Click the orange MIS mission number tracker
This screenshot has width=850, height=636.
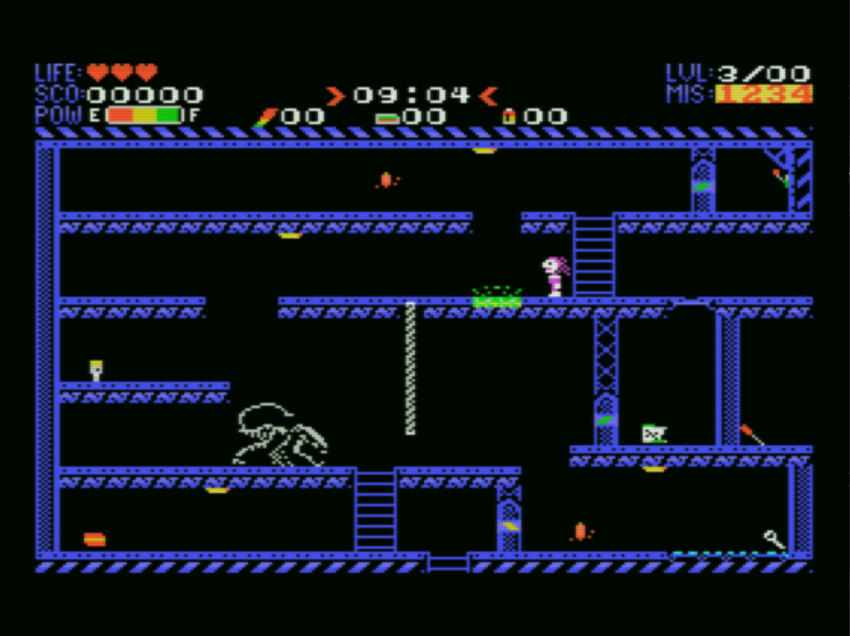coord(763,94)
